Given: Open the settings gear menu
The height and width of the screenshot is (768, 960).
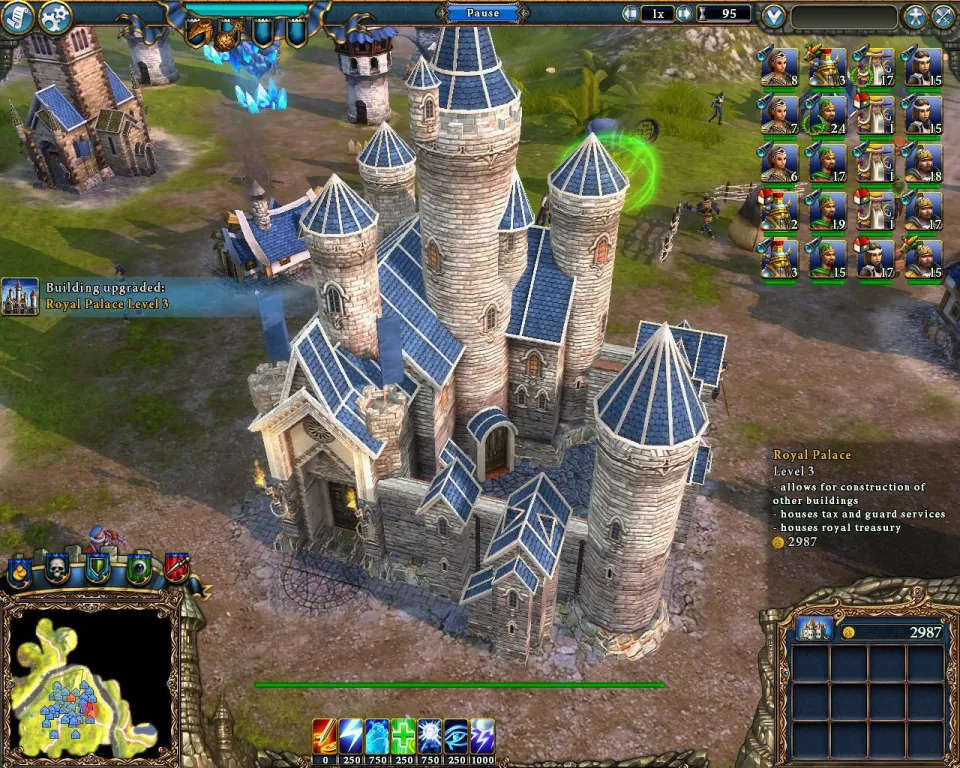Looking at the screenshot, I should [54, 17].
